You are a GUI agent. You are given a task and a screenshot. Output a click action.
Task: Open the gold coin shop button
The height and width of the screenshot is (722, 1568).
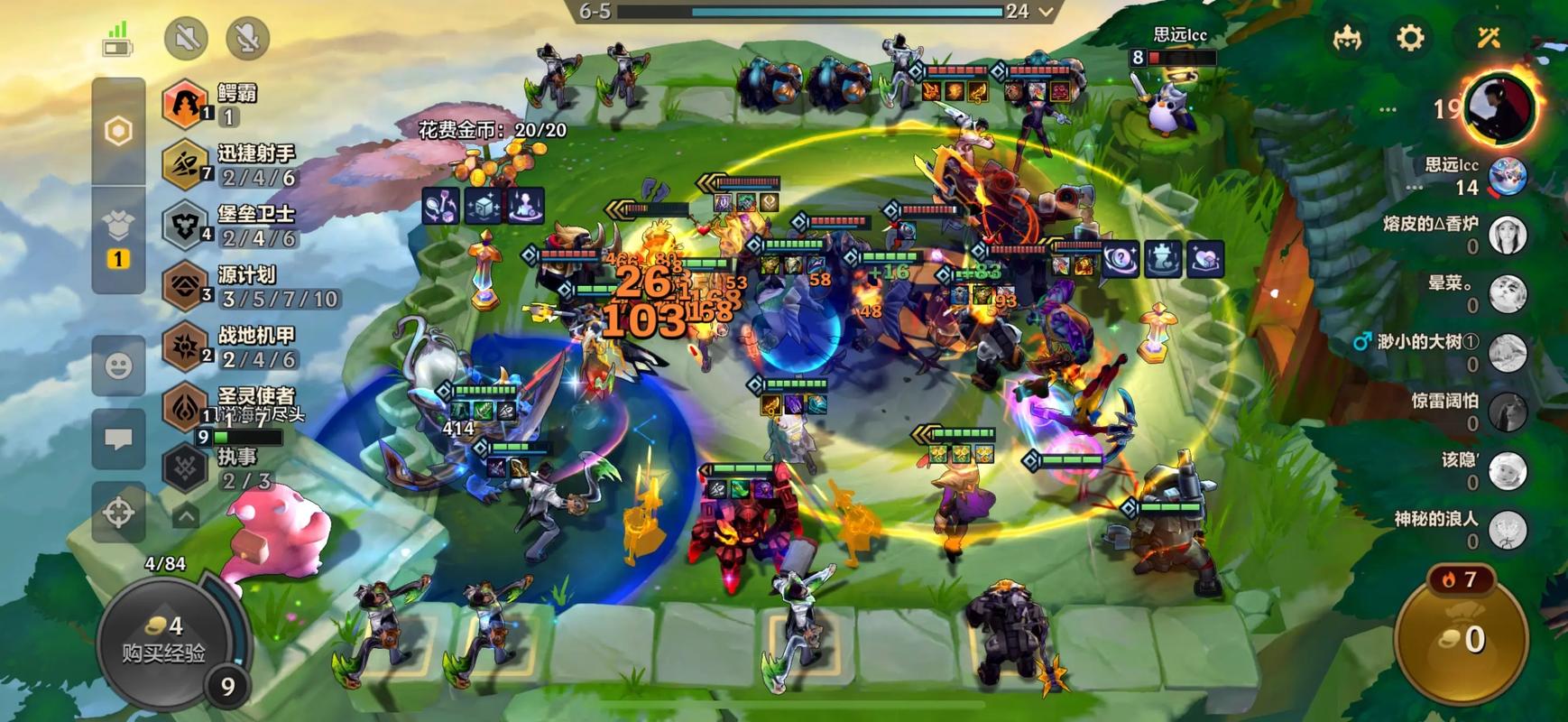(1462, 636)
